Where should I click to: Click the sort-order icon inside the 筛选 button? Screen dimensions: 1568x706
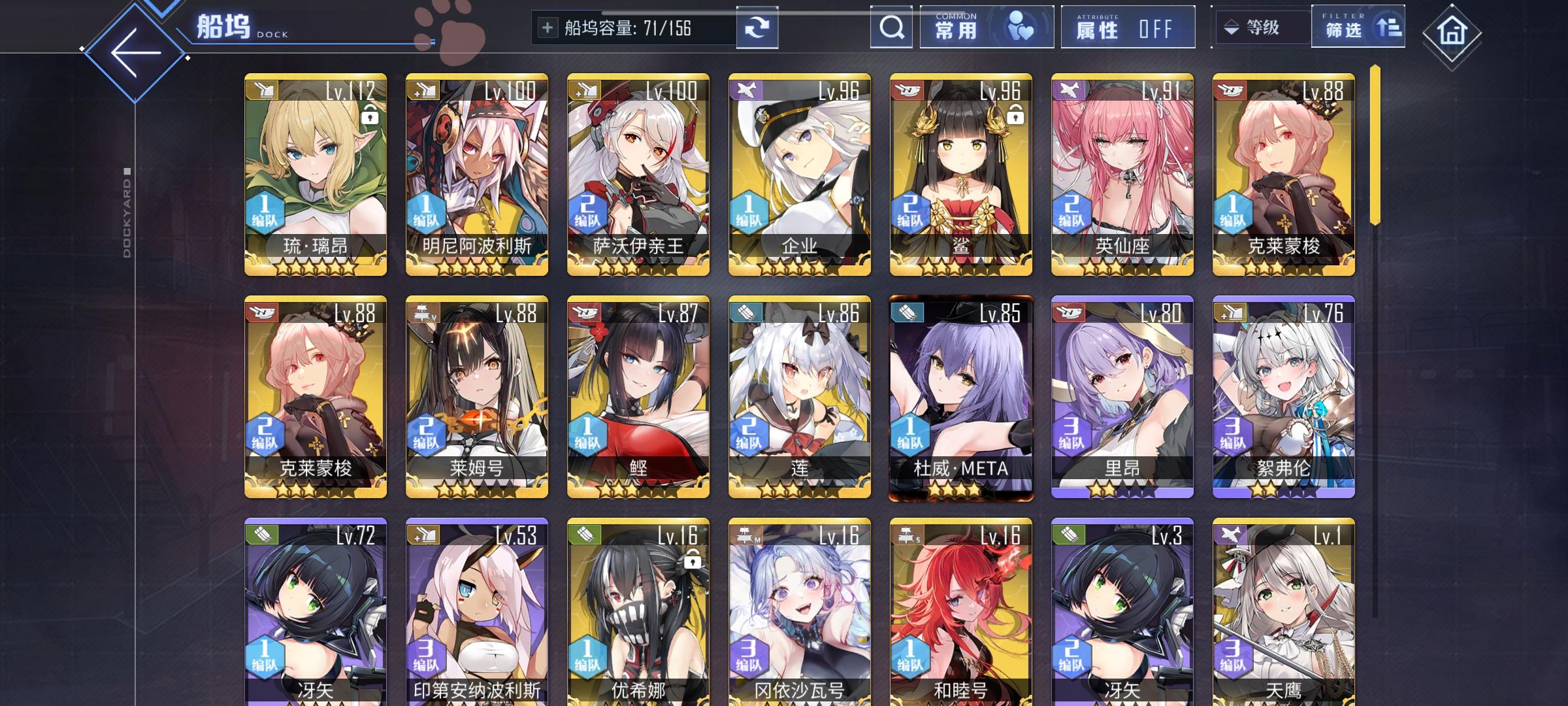click(x=1389, y=27)
